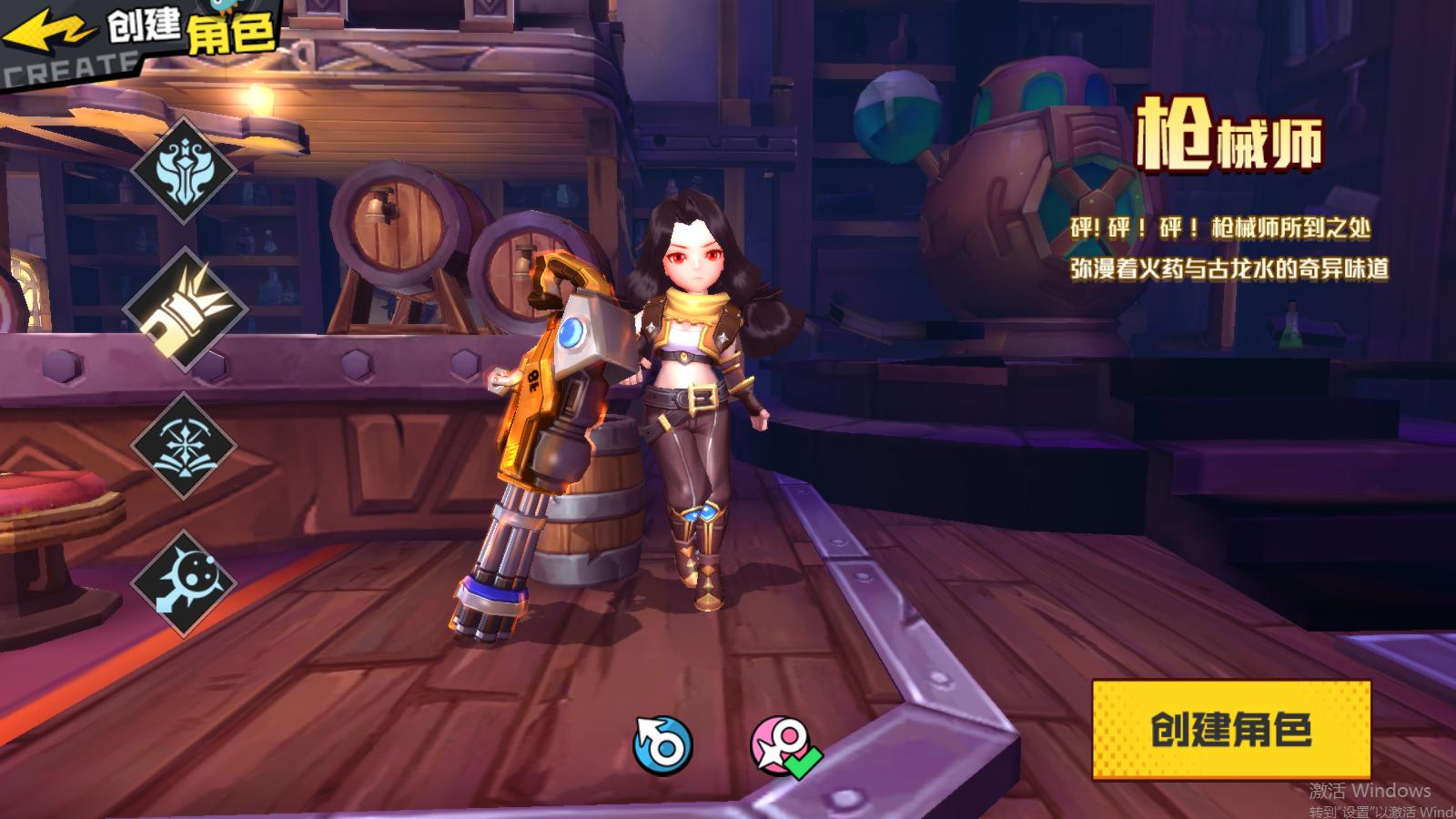Switch to the blue male gender icon
The image size is (1456, 819).
pyautogui.click(x=662, y=745)
